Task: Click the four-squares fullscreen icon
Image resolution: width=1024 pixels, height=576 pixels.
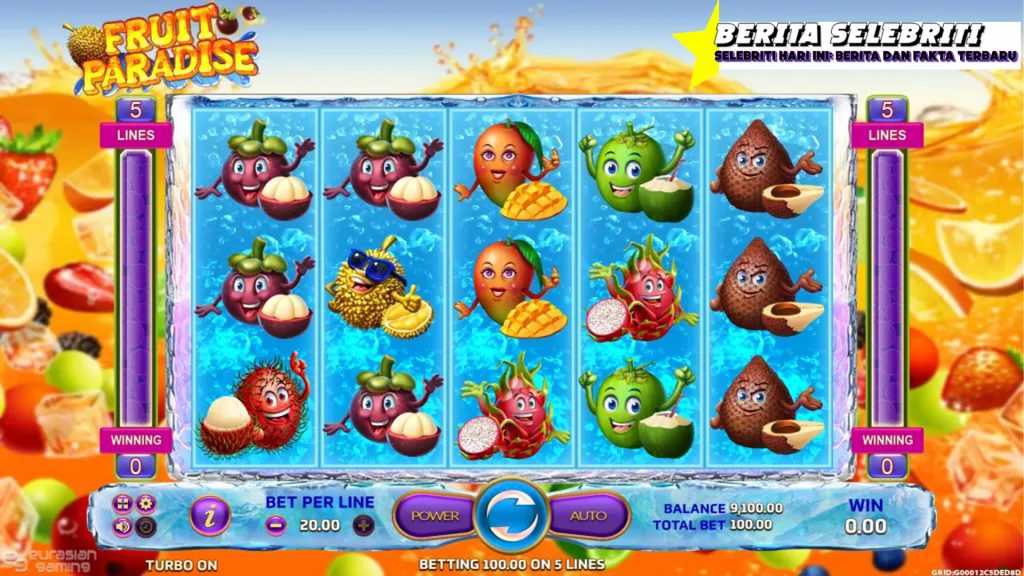Action: [123, 503]
